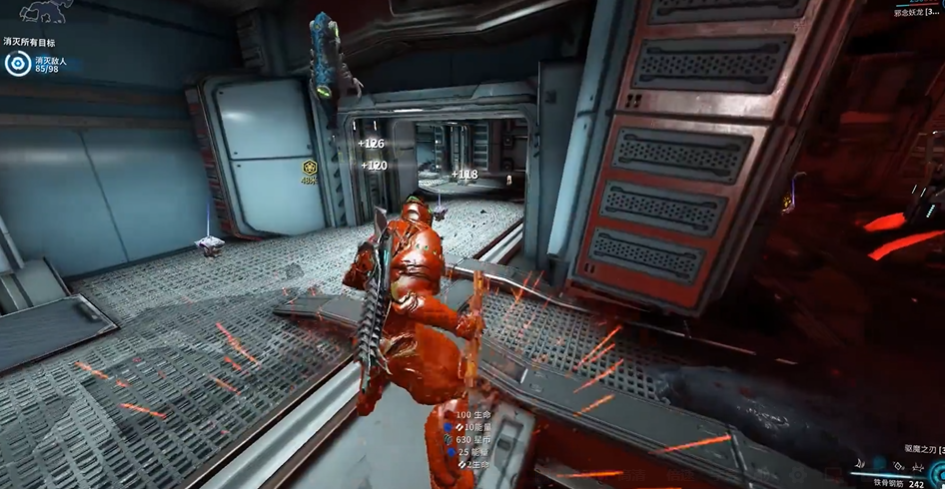945x489 pixels.
Task: Activate the diamond-shaped ability icon
Action: click(x=899, y=467)
